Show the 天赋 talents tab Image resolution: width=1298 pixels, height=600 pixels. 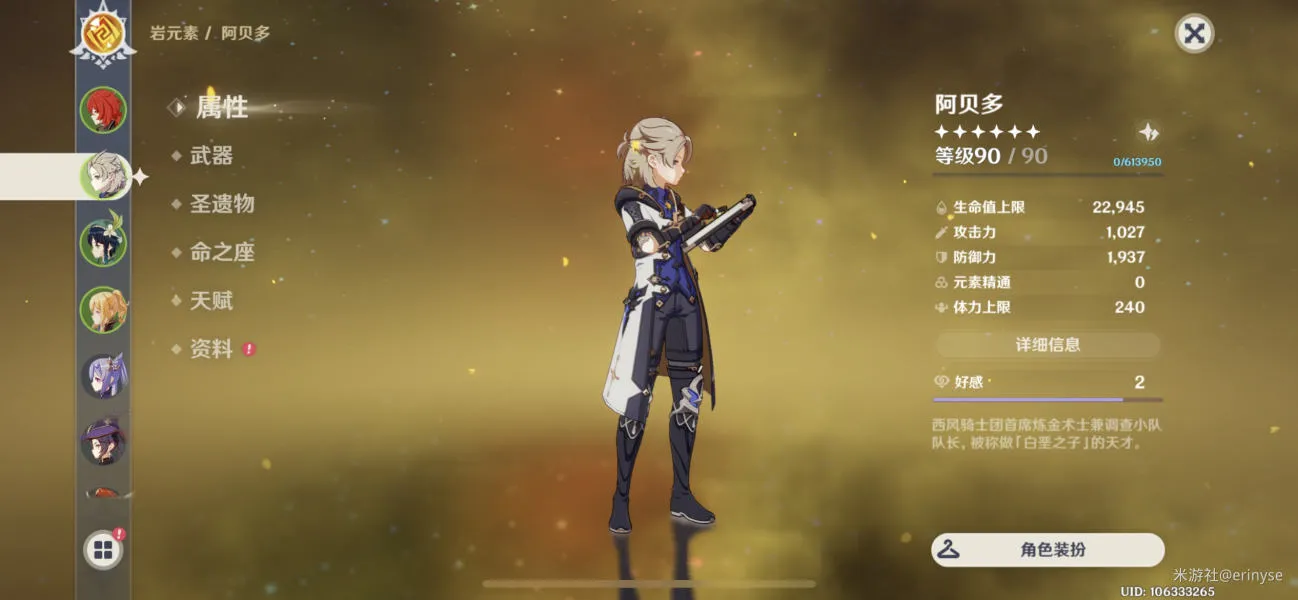211,300
